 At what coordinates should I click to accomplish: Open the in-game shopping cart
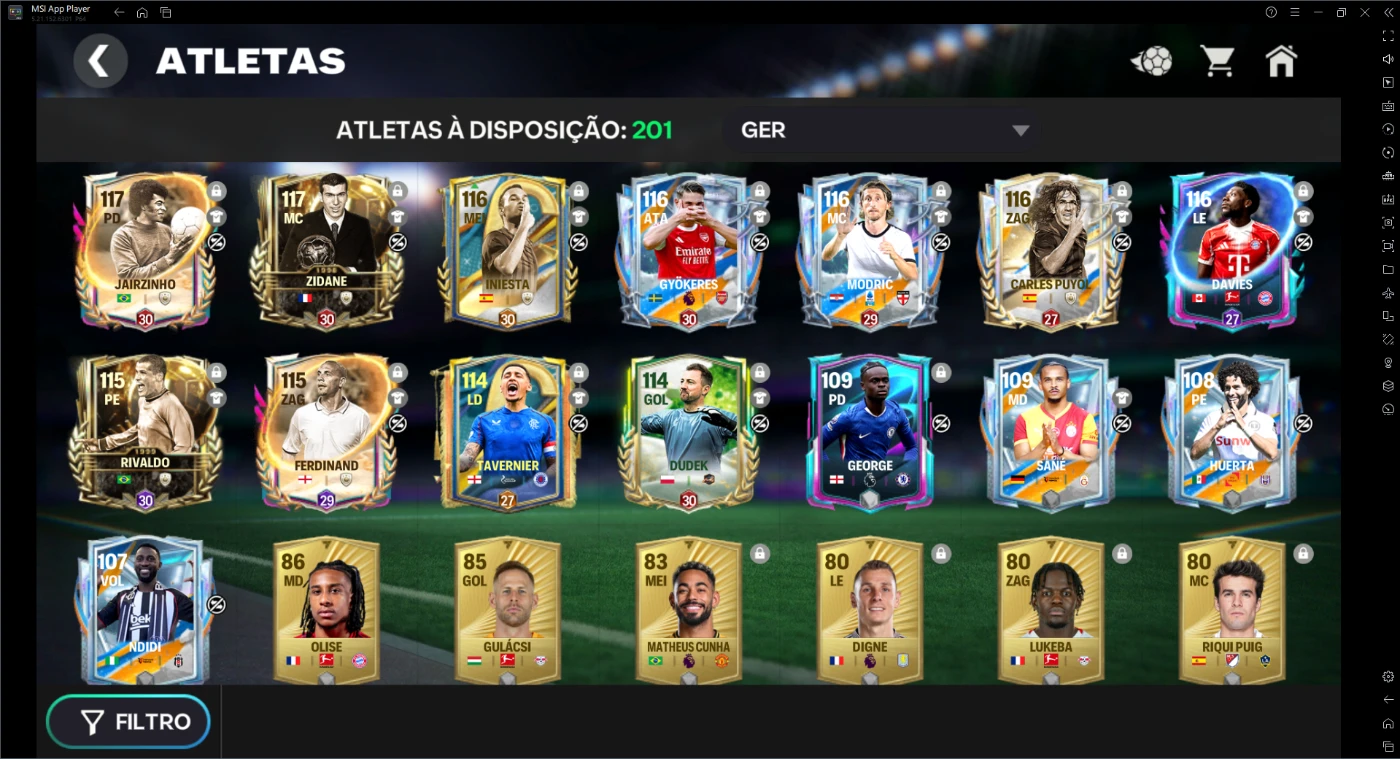(x=1216, y=60)
